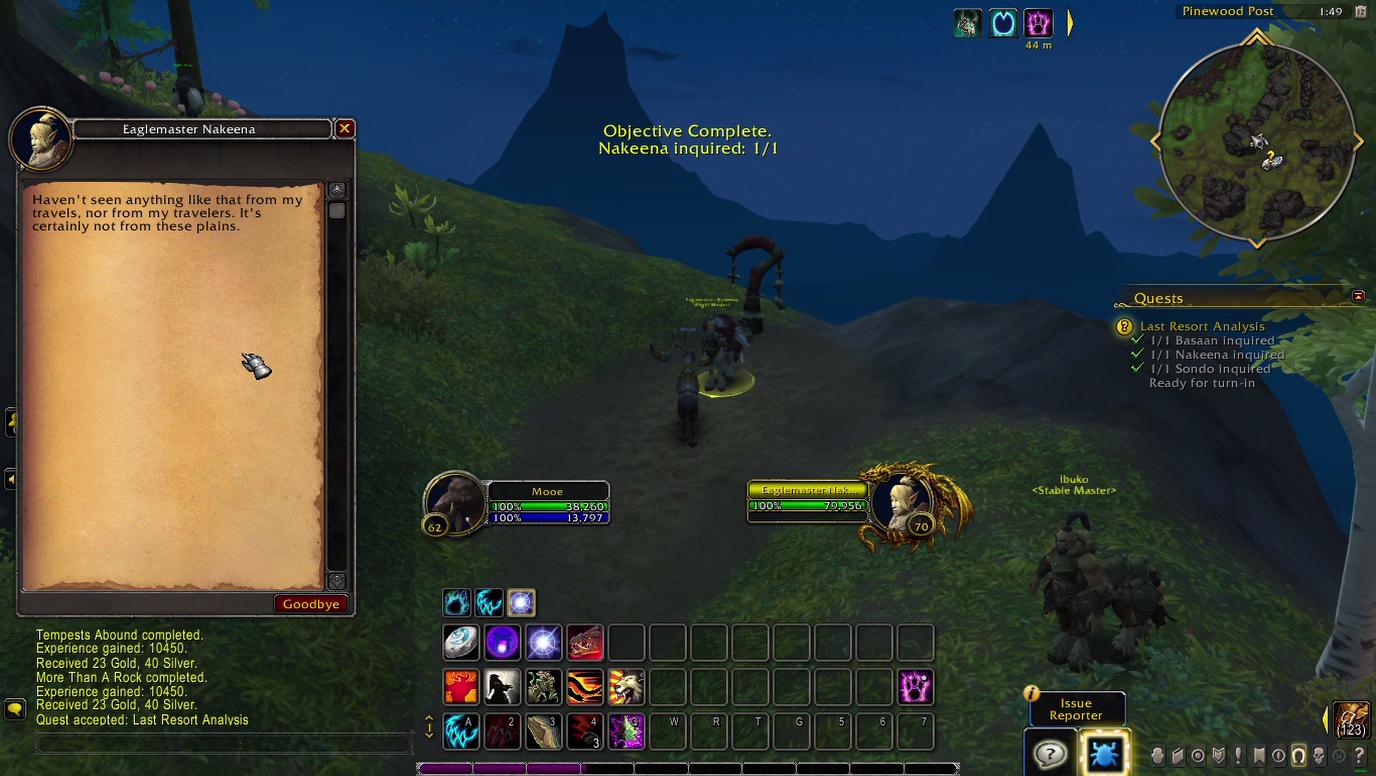
Task: Open the backpack bag showing 123
Action: click(x=1351, y=718)
